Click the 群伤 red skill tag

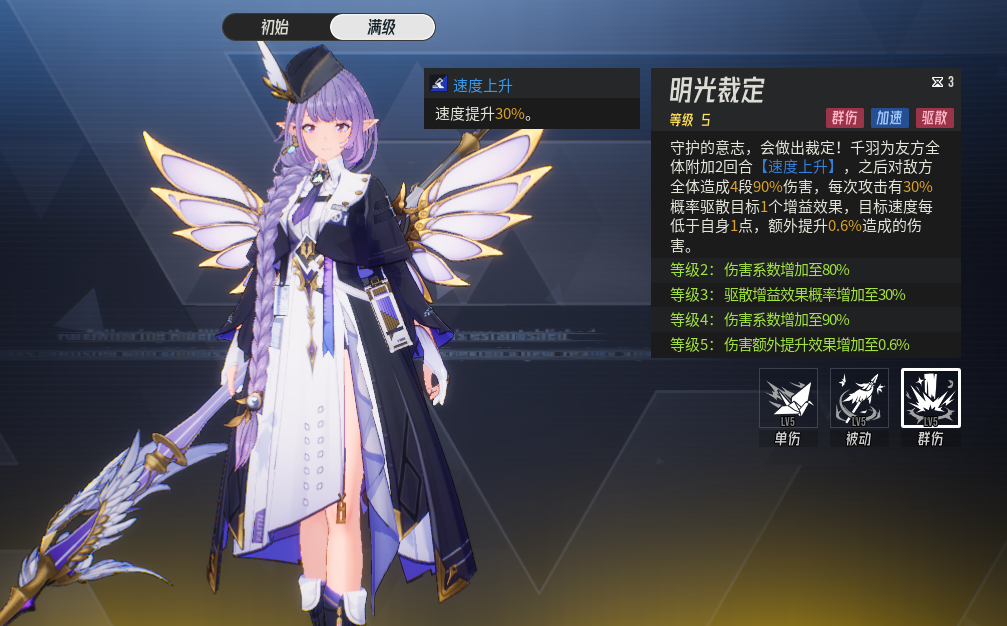tap(844, 118)
